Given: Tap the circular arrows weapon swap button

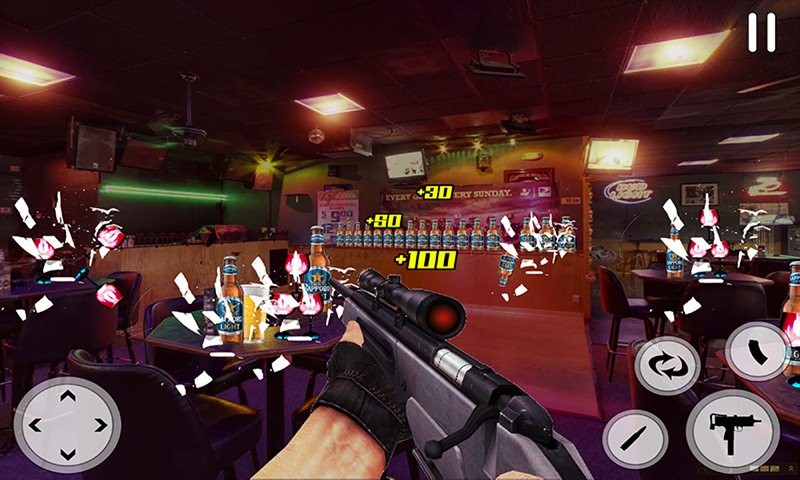Looking at the screenshot, I should (x=665, y=365).
